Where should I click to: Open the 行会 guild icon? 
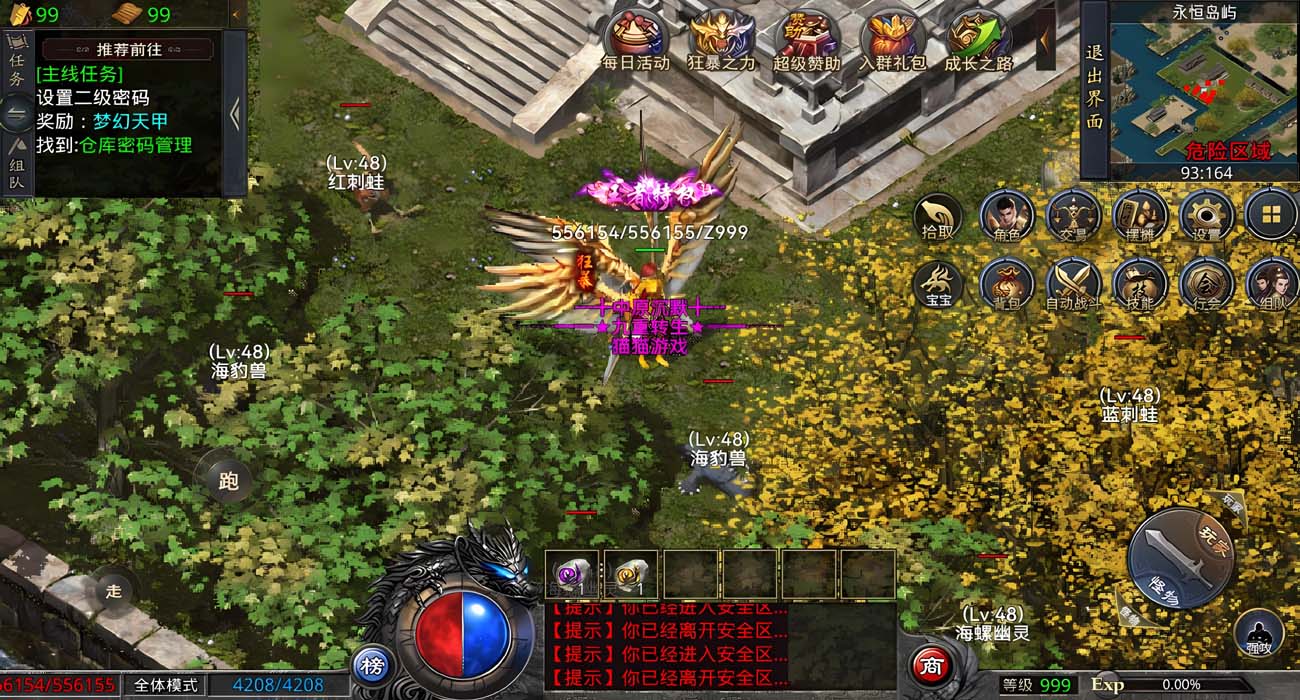(1207, 285)
